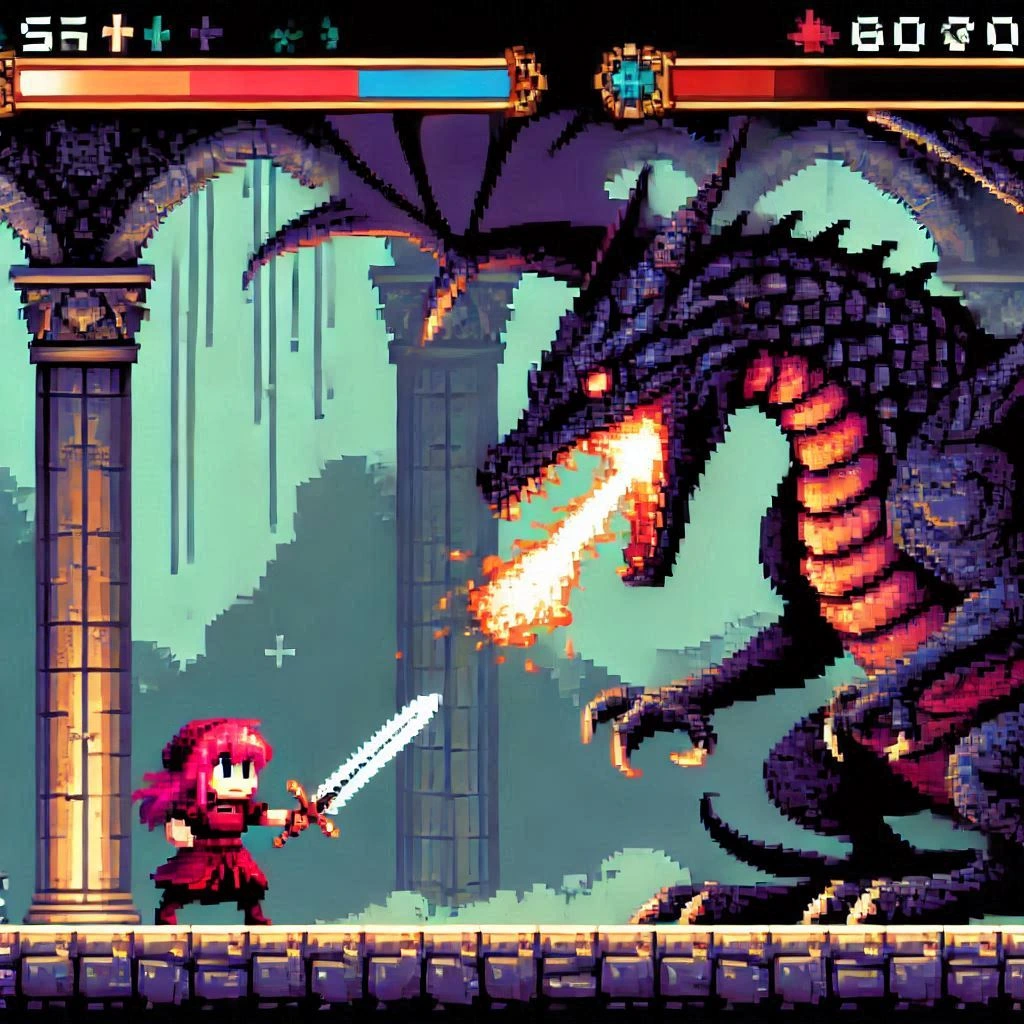The width and height of the screenshot is (1024, 1024).
Task: Select the cream-colored cross icon in the top HUD
Action: pos(117,33)
